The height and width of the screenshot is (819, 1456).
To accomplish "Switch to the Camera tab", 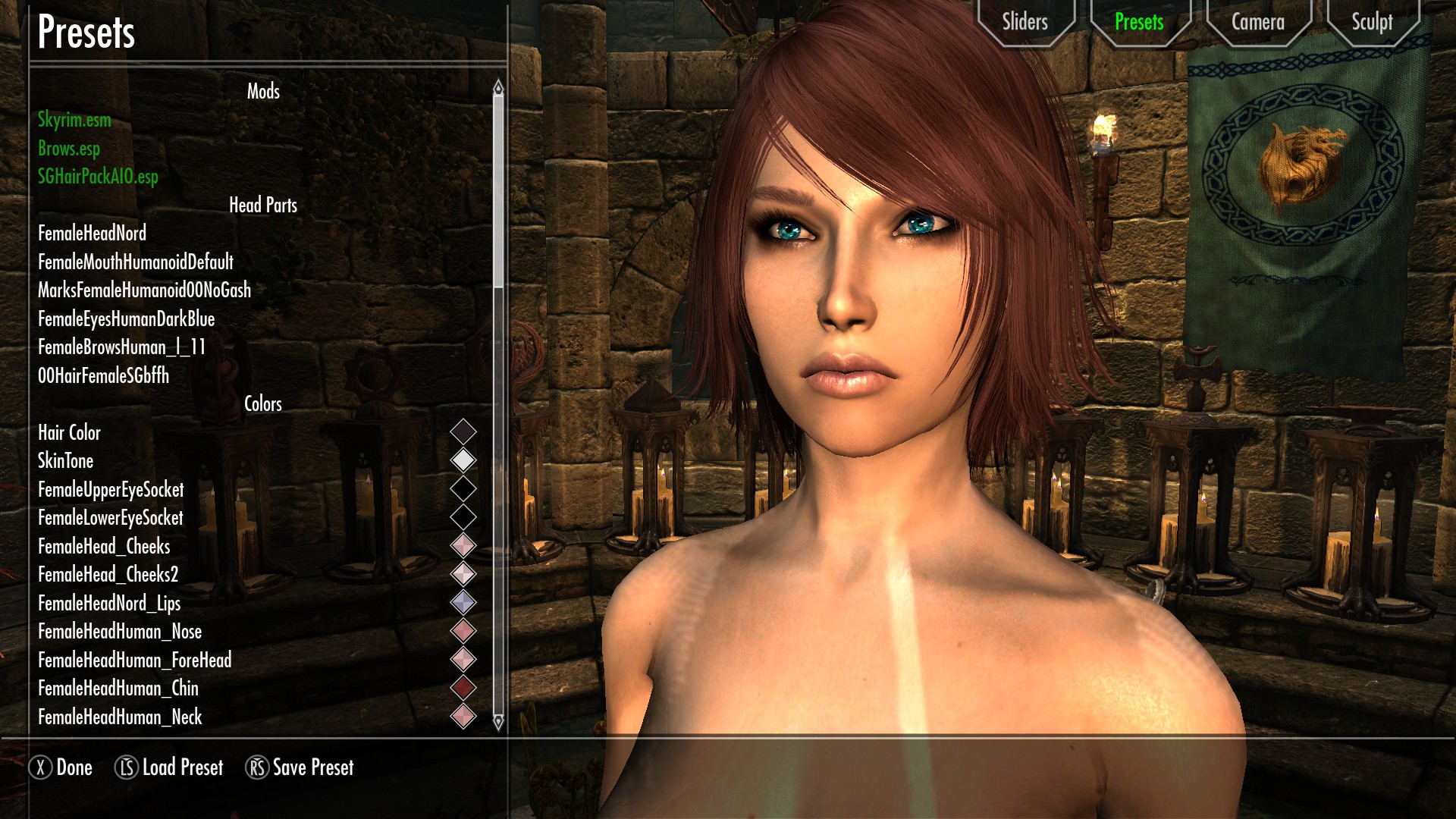I will [1257, 22].
